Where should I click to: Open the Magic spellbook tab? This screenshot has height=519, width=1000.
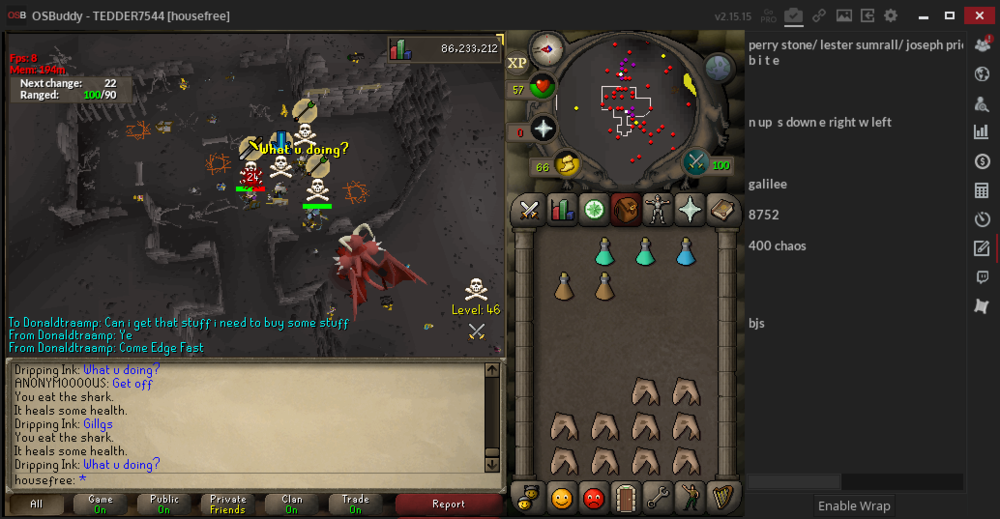722,210
